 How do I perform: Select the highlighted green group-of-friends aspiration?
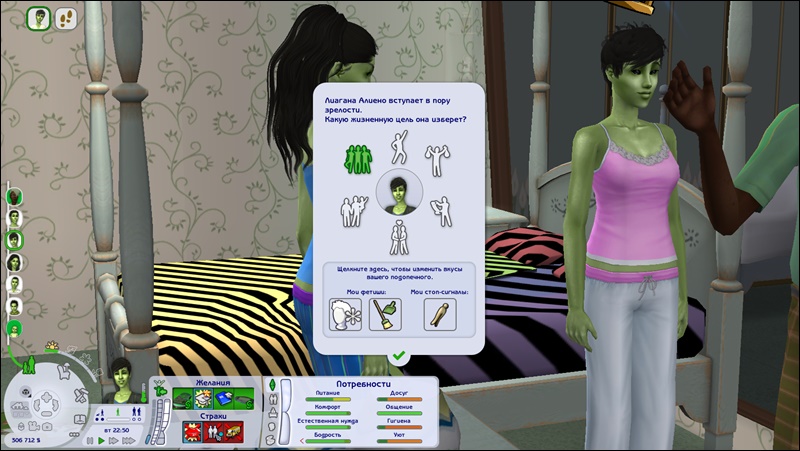[358, 156]
